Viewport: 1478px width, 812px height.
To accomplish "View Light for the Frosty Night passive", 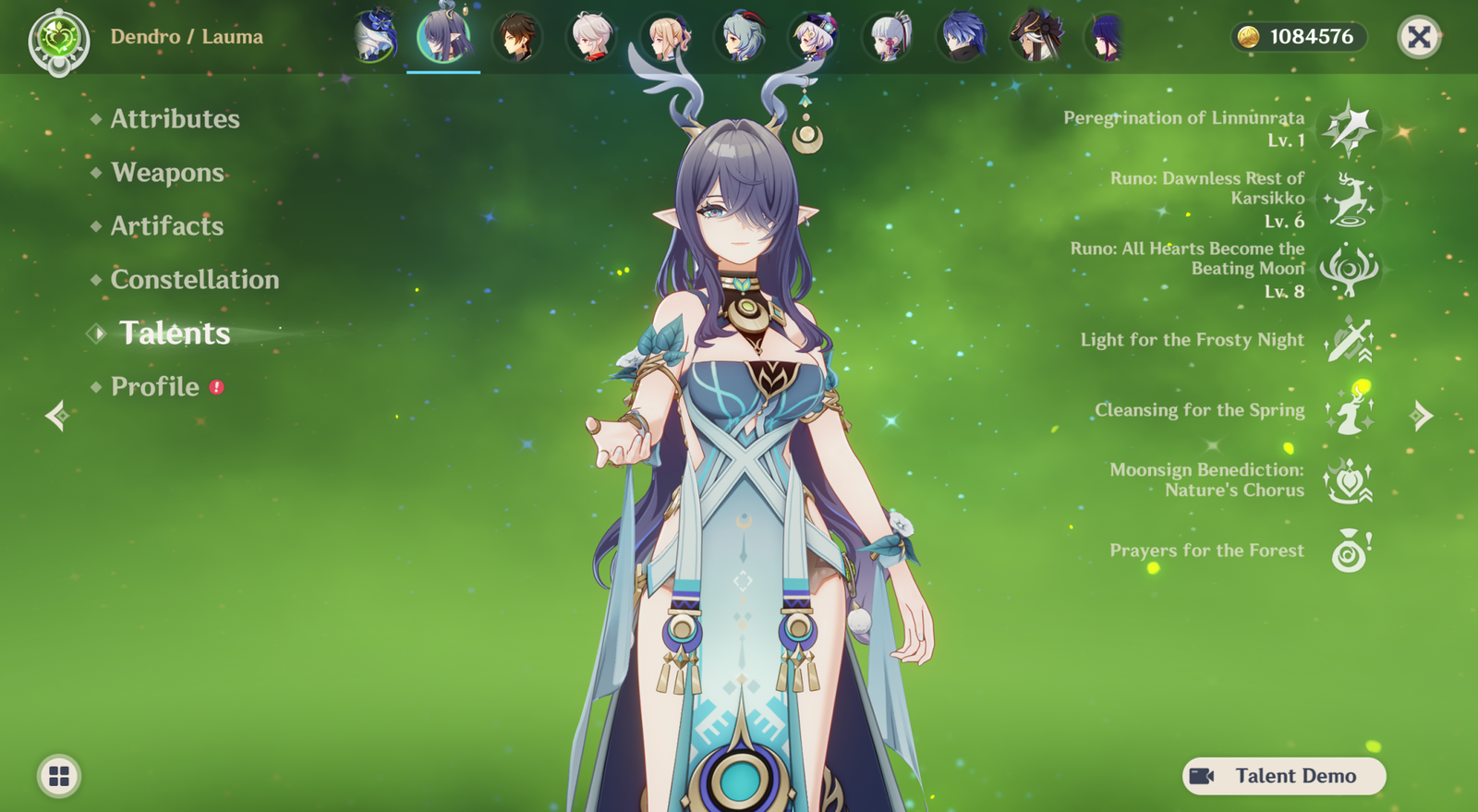I will click(x=1349, y=340).
